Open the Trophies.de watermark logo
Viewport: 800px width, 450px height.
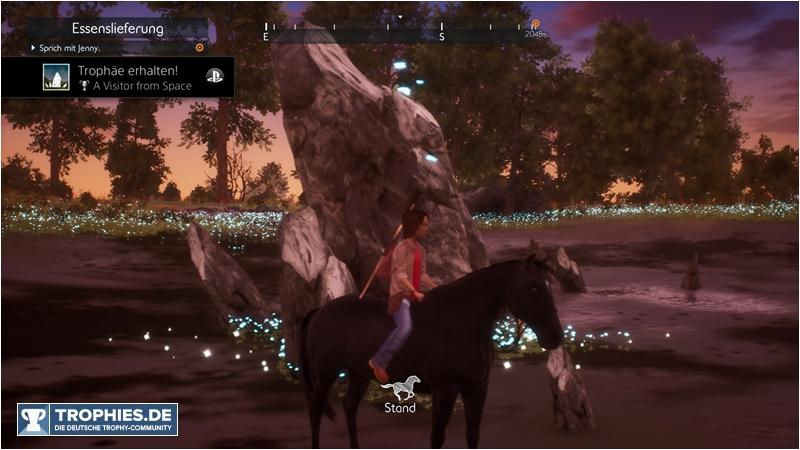click(x=97, y=419)
